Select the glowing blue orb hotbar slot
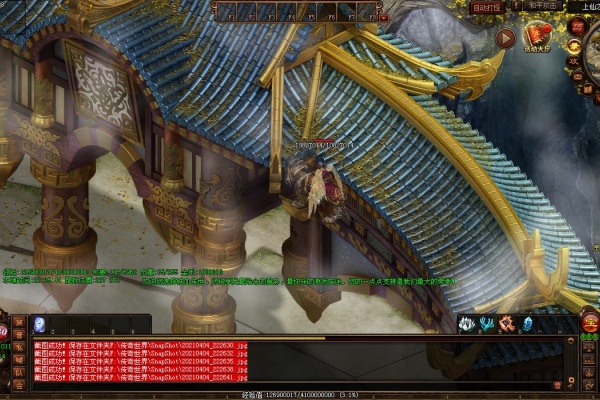The image size is (600, 400). [39, 323]
